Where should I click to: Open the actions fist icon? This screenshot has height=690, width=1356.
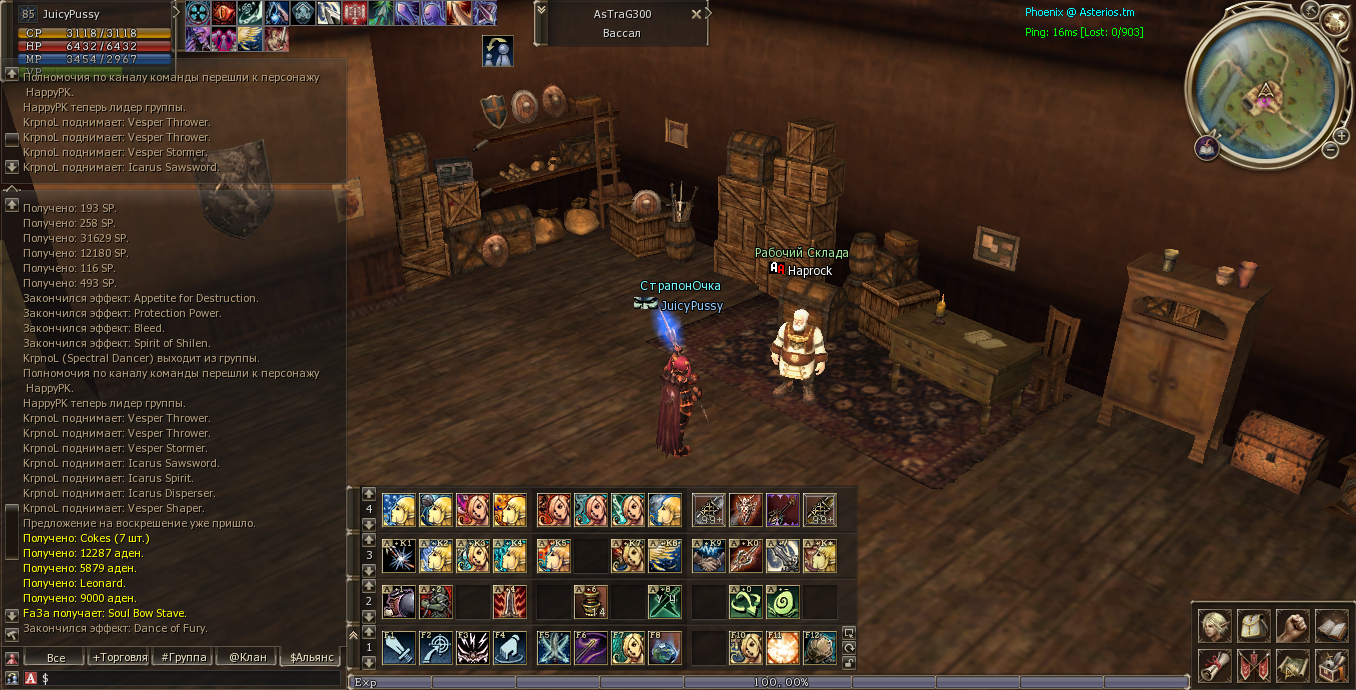1292,626
